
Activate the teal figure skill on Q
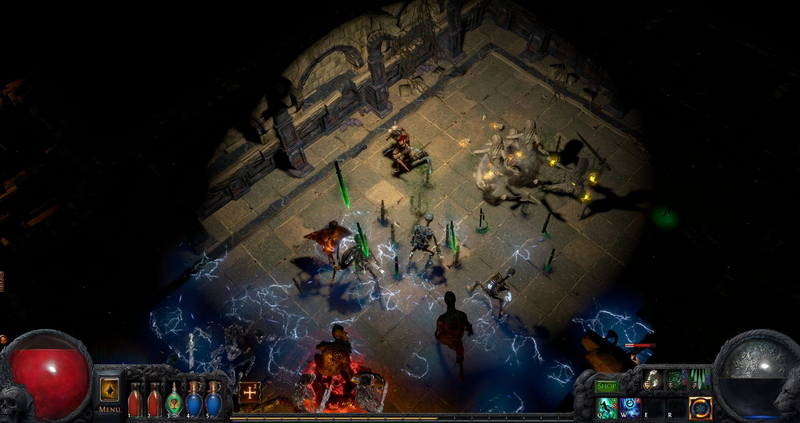coord(606,407)
